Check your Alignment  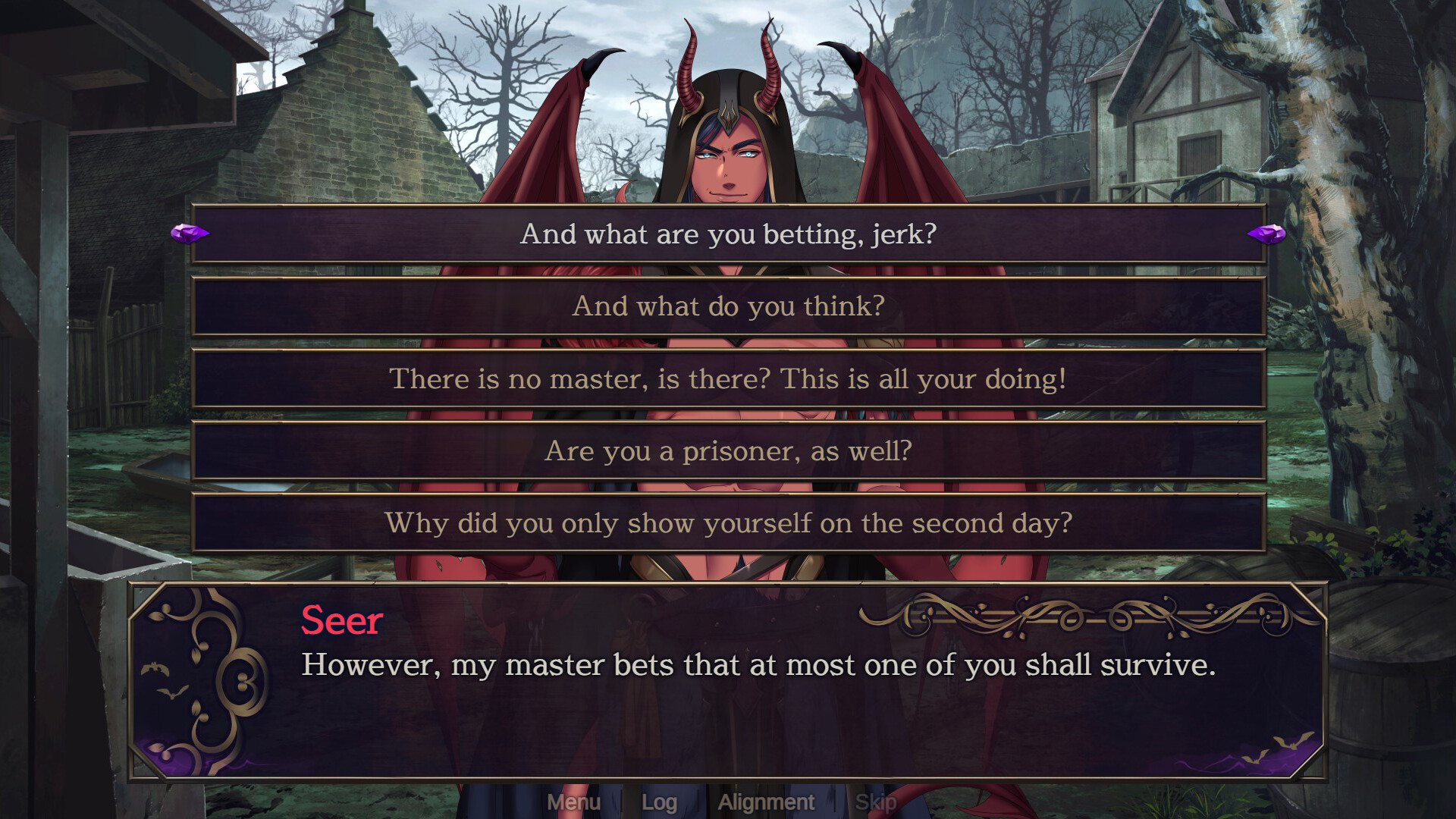click(766, 802)
